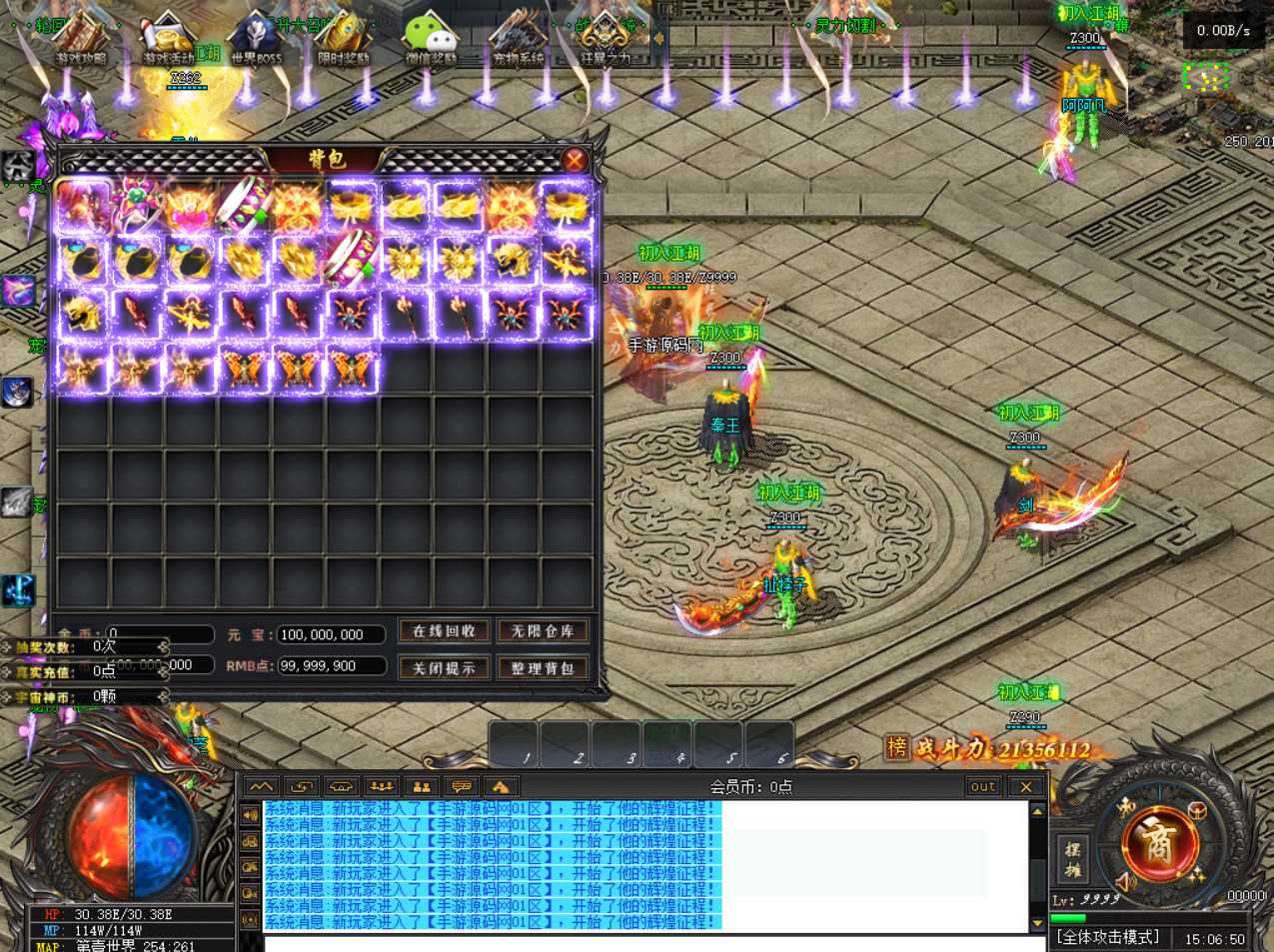Close the 背包 backpack window
The width and height of the screenshot is (1274, 952).
pos(574,160)
